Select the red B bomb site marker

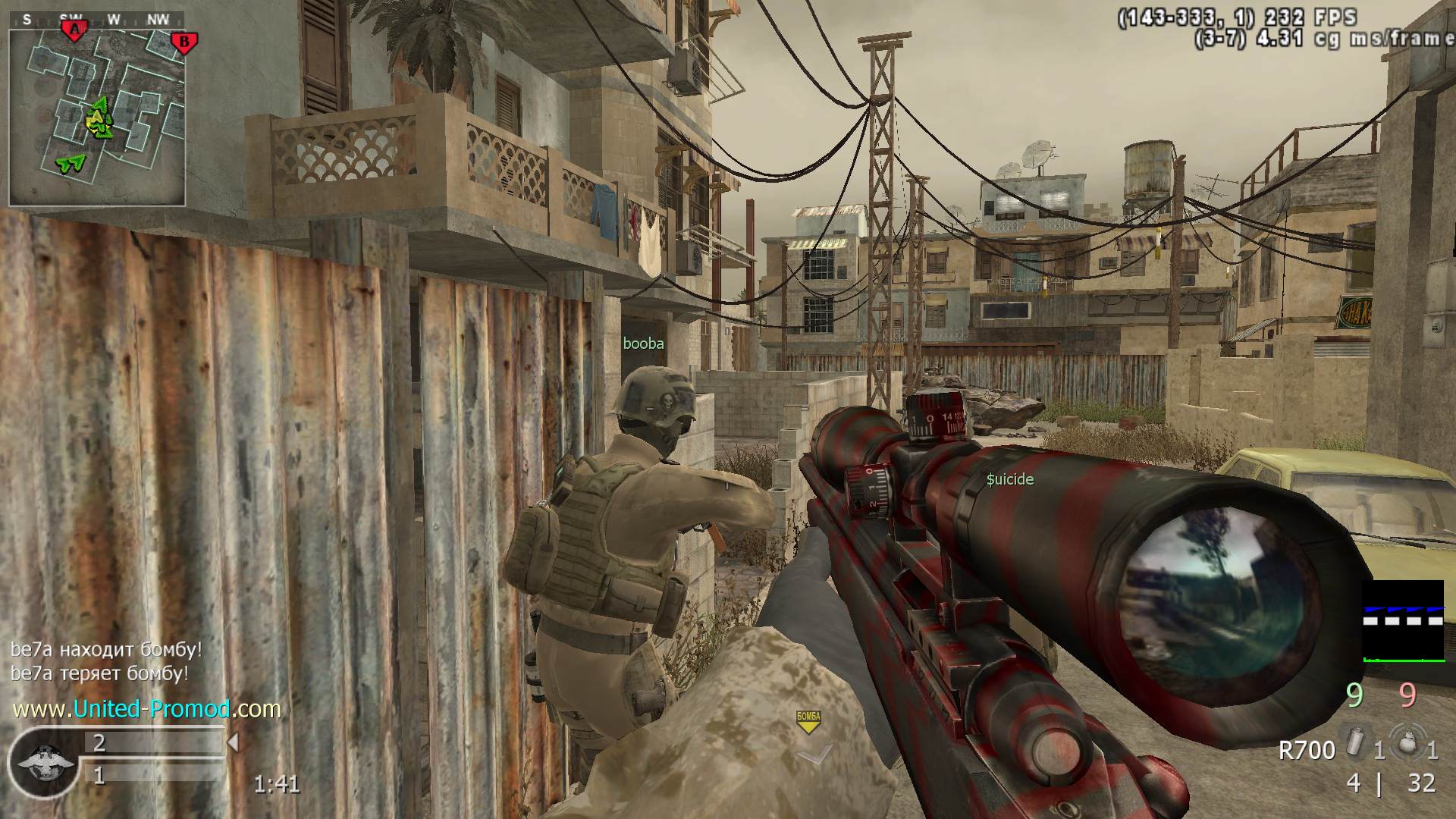pyautogui.click(x=183, y=42)
